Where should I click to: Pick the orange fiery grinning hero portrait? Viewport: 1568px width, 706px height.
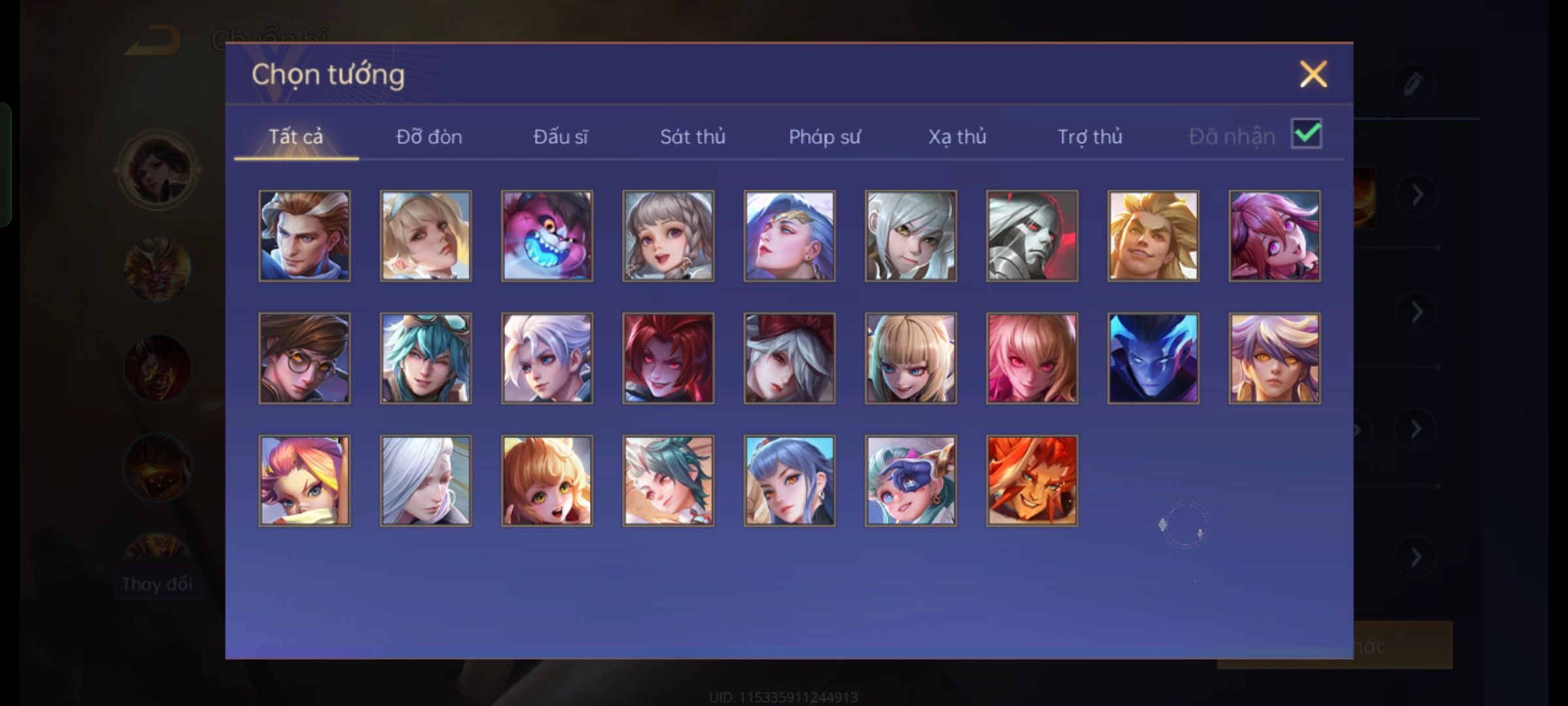point(1032,480)
